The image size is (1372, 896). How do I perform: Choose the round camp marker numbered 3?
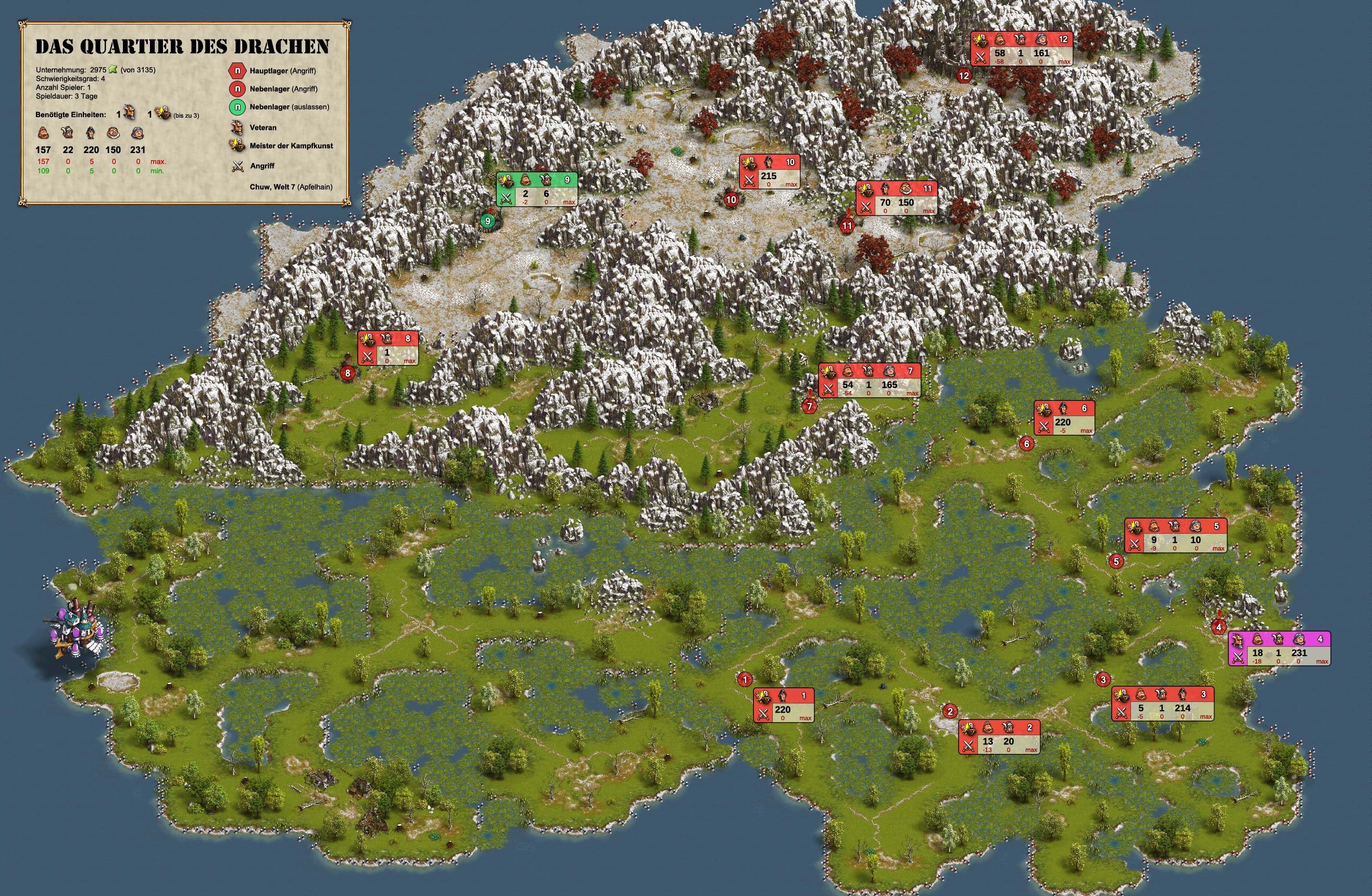(x=1103, y=680)
